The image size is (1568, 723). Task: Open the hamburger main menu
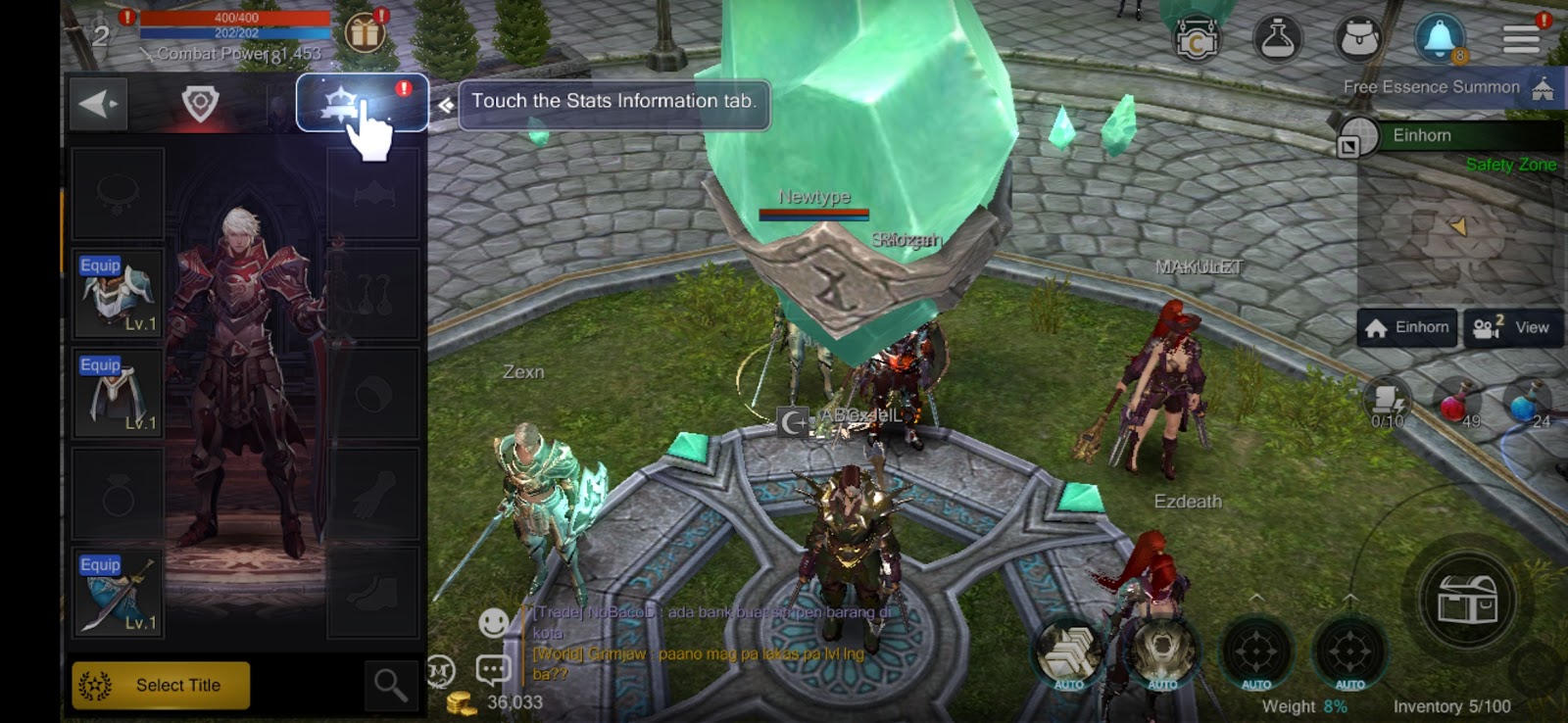tap(1521, 39)
